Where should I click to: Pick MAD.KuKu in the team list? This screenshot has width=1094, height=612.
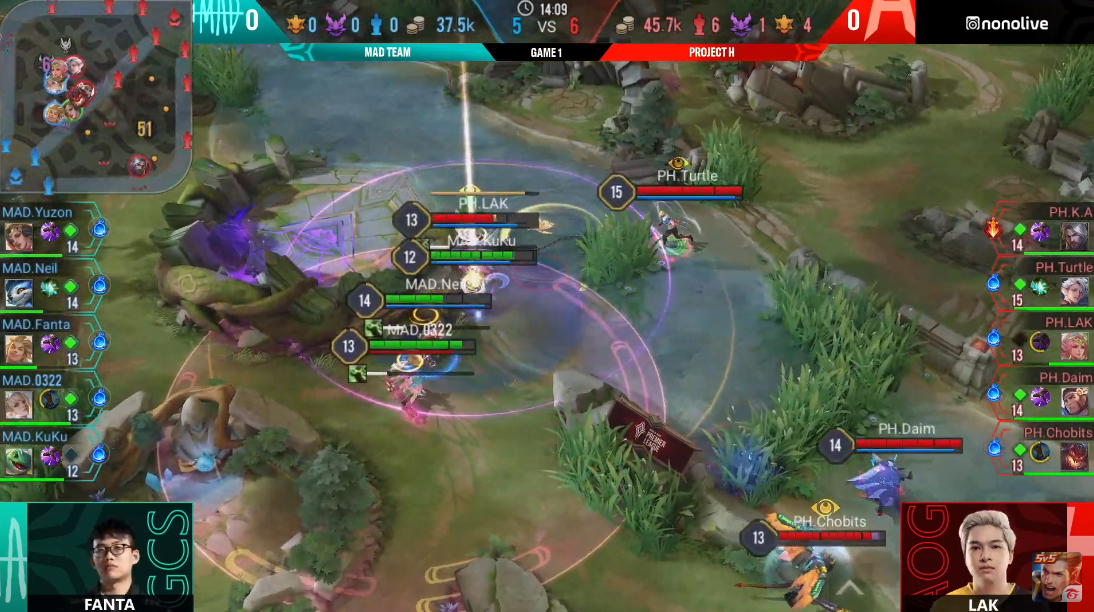[50, 454]
